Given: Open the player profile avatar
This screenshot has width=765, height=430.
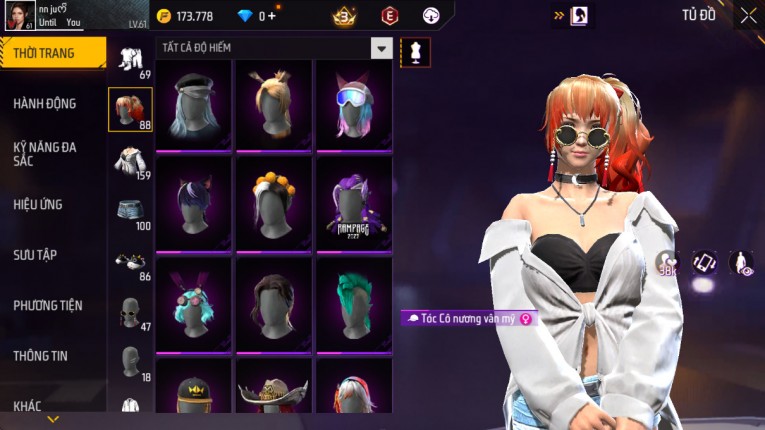Looking at the screenshot, I should tap(19, 16).
